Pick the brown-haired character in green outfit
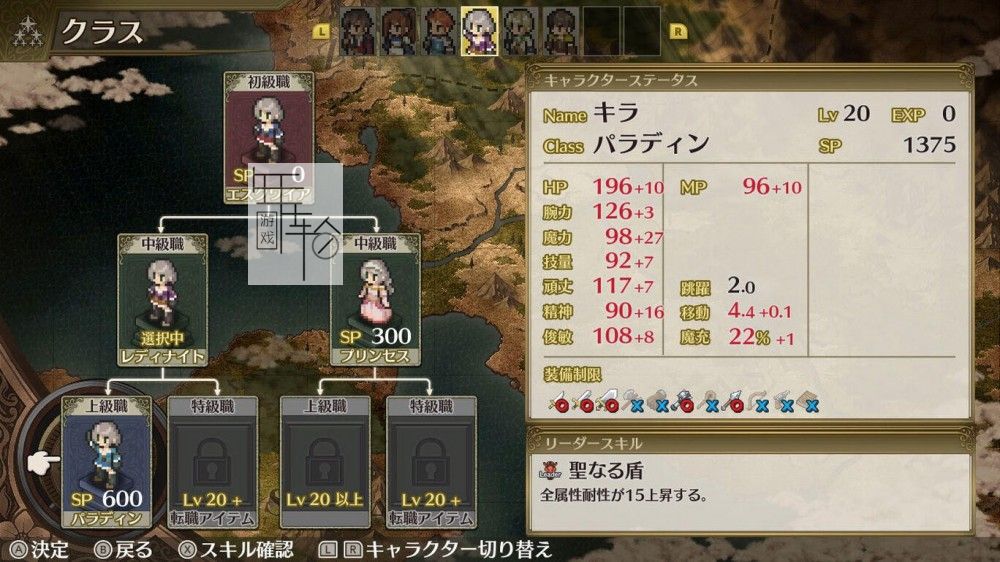 (x=560, y=30)
